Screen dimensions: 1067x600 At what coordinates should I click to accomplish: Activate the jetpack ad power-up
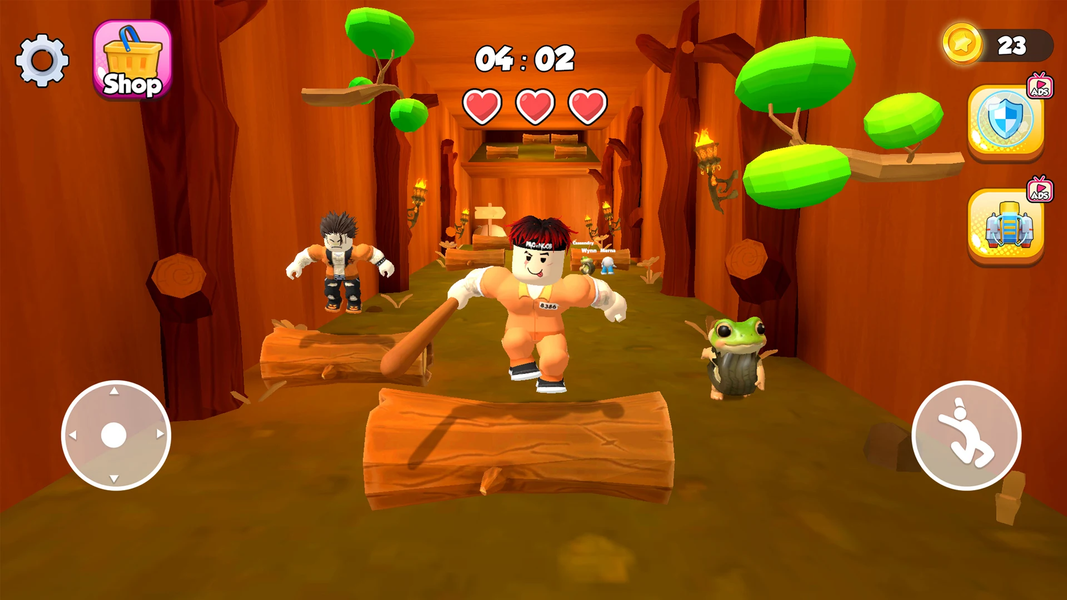[x=1004, y=225]
